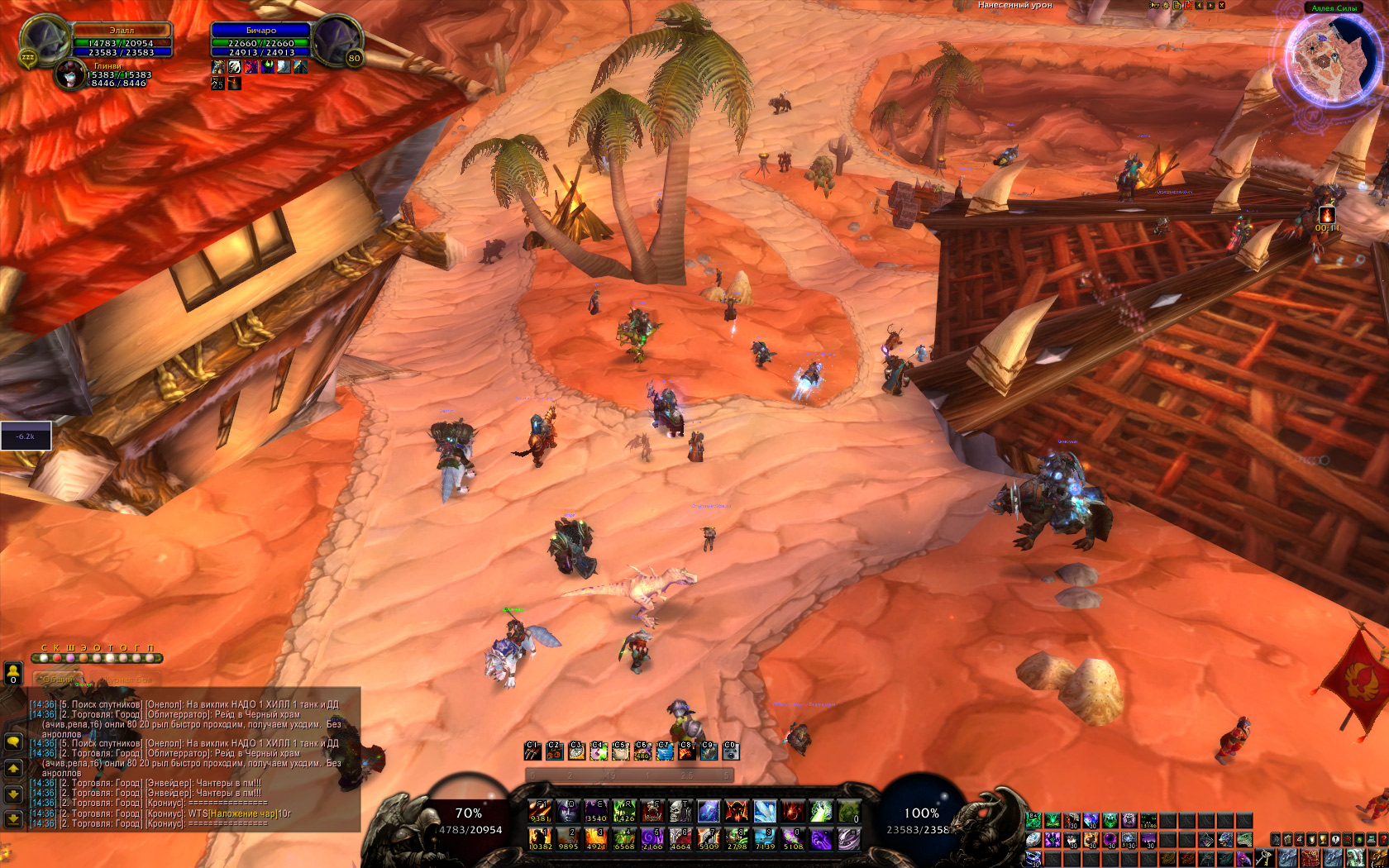The width and height of the screenshot is (1389, 868).
Task: Cast the purple swirl spell on key 5
Action: tap(652, 839)
